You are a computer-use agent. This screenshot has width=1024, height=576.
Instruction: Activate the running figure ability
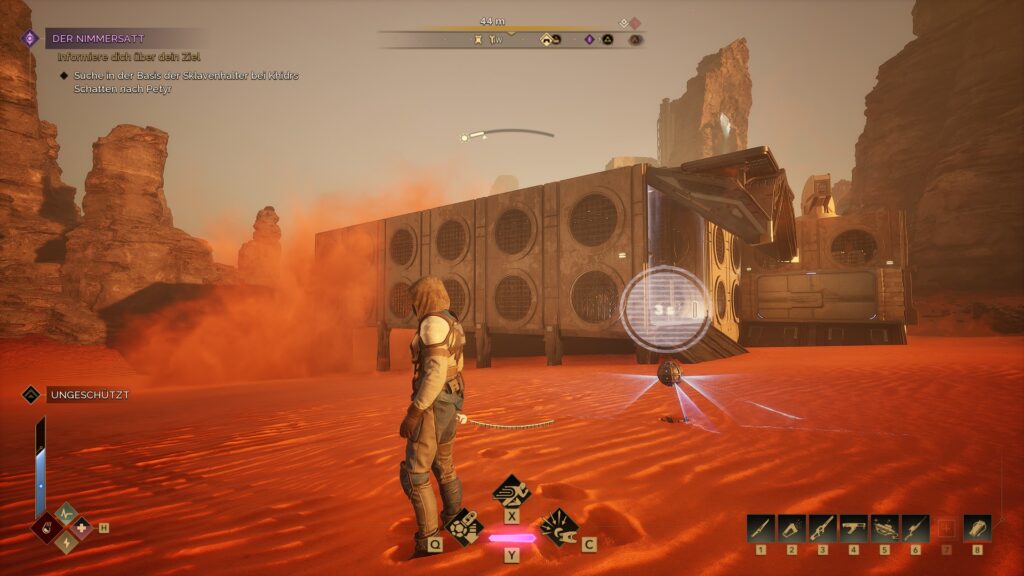tap(511, 491)
